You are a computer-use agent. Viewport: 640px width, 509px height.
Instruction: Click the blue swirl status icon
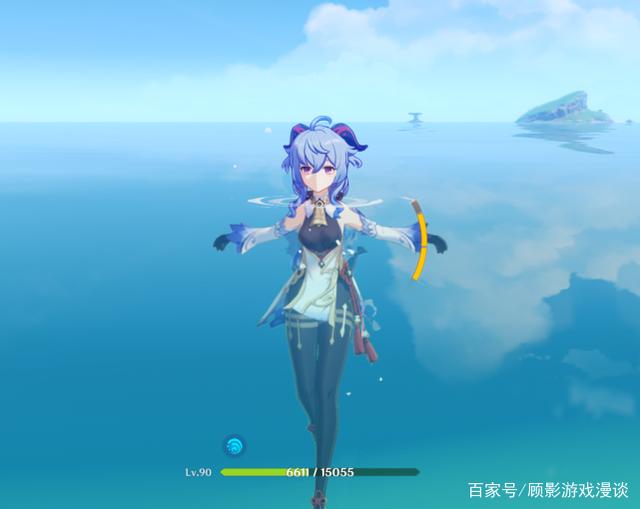[x=233, y=446]
